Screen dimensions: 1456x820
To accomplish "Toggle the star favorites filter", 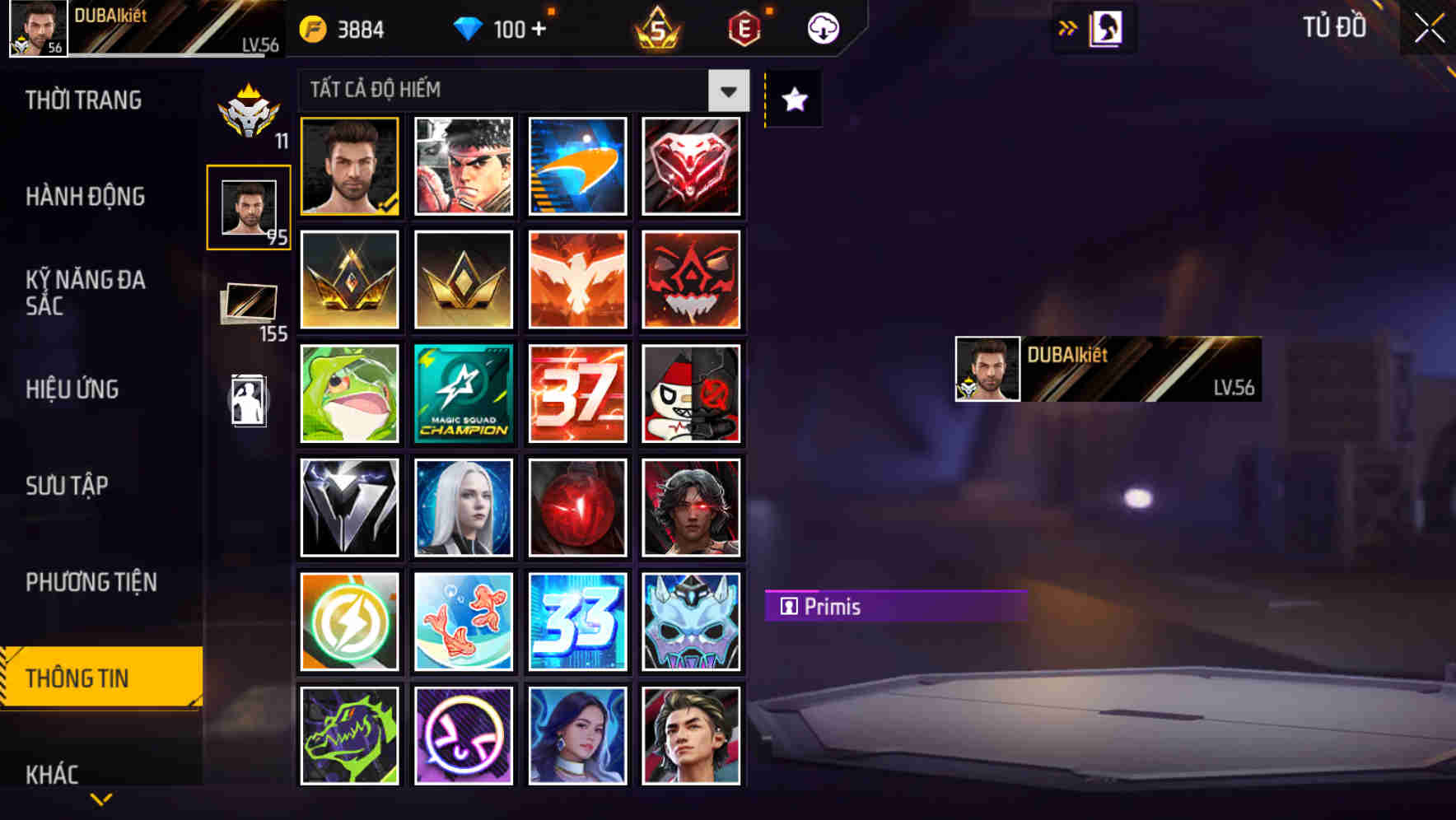I will (x=793, y=100).
